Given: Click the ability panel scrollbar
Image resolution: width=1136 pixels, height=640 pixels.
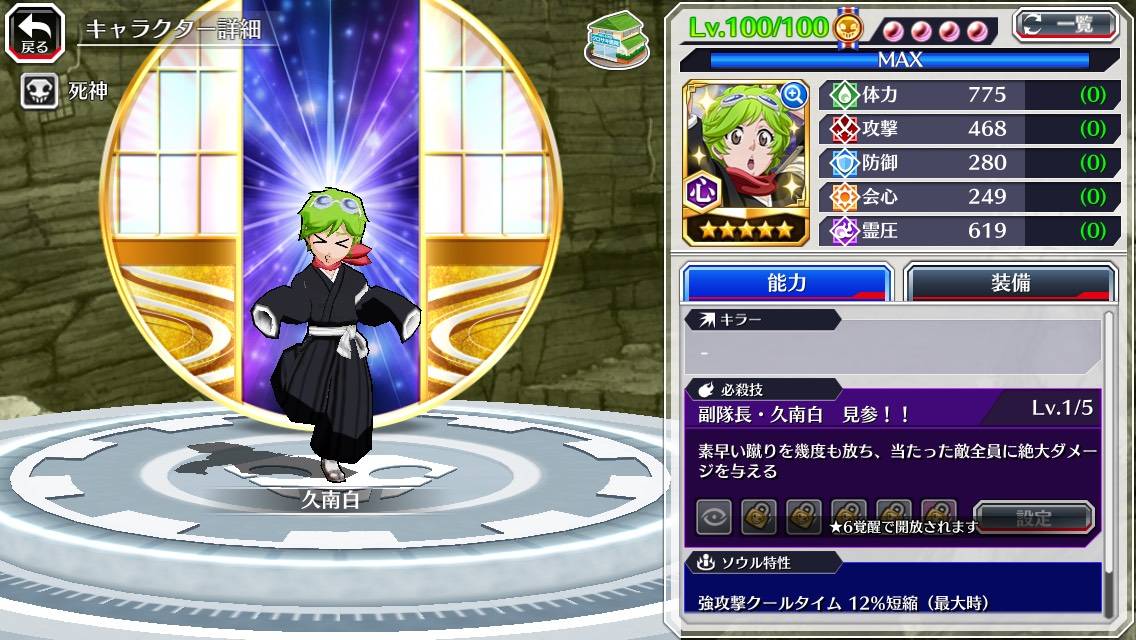Looking at the screenshot, I should coord(1109,460).
